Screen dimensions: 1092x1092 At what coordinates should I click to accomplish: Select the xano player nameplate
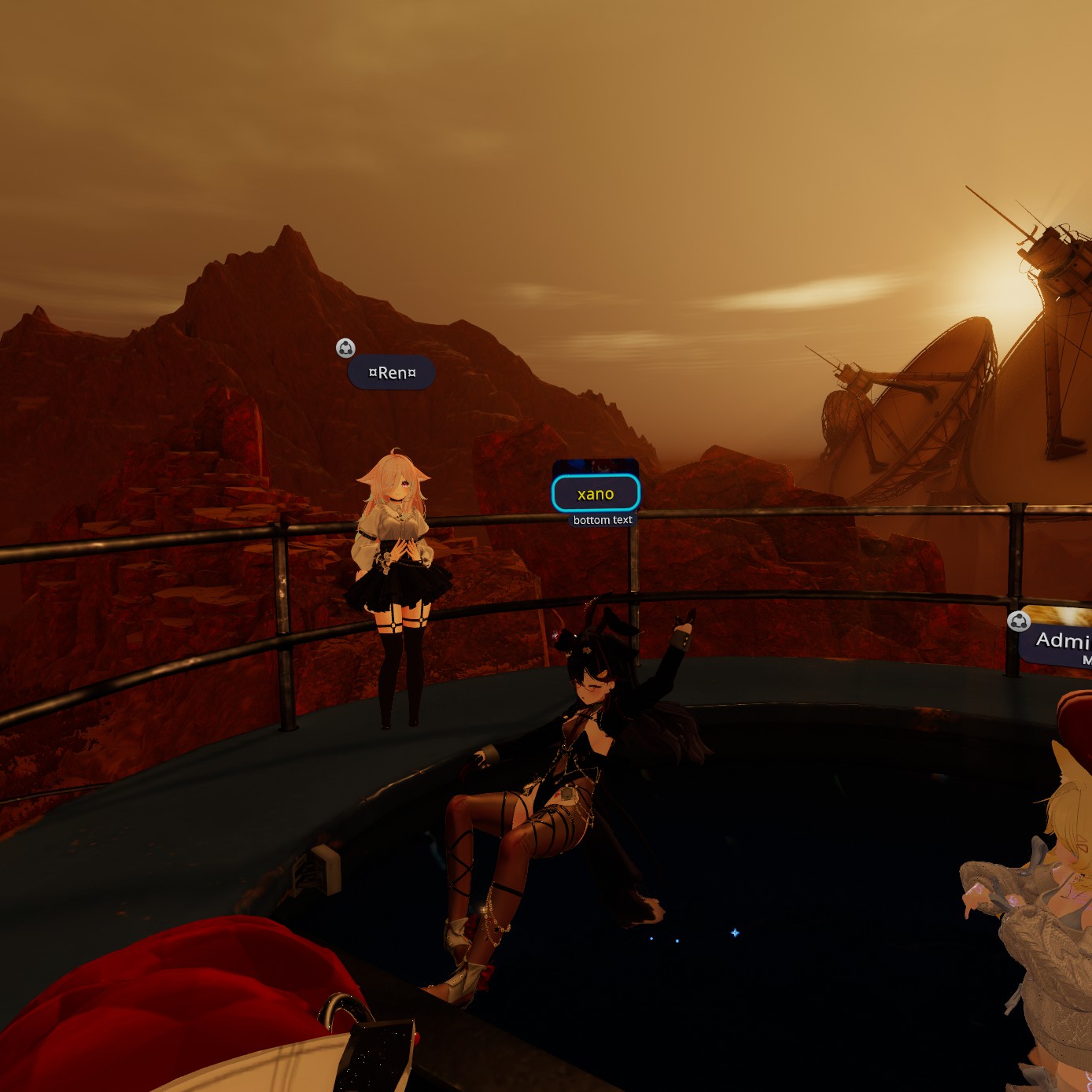596,494
